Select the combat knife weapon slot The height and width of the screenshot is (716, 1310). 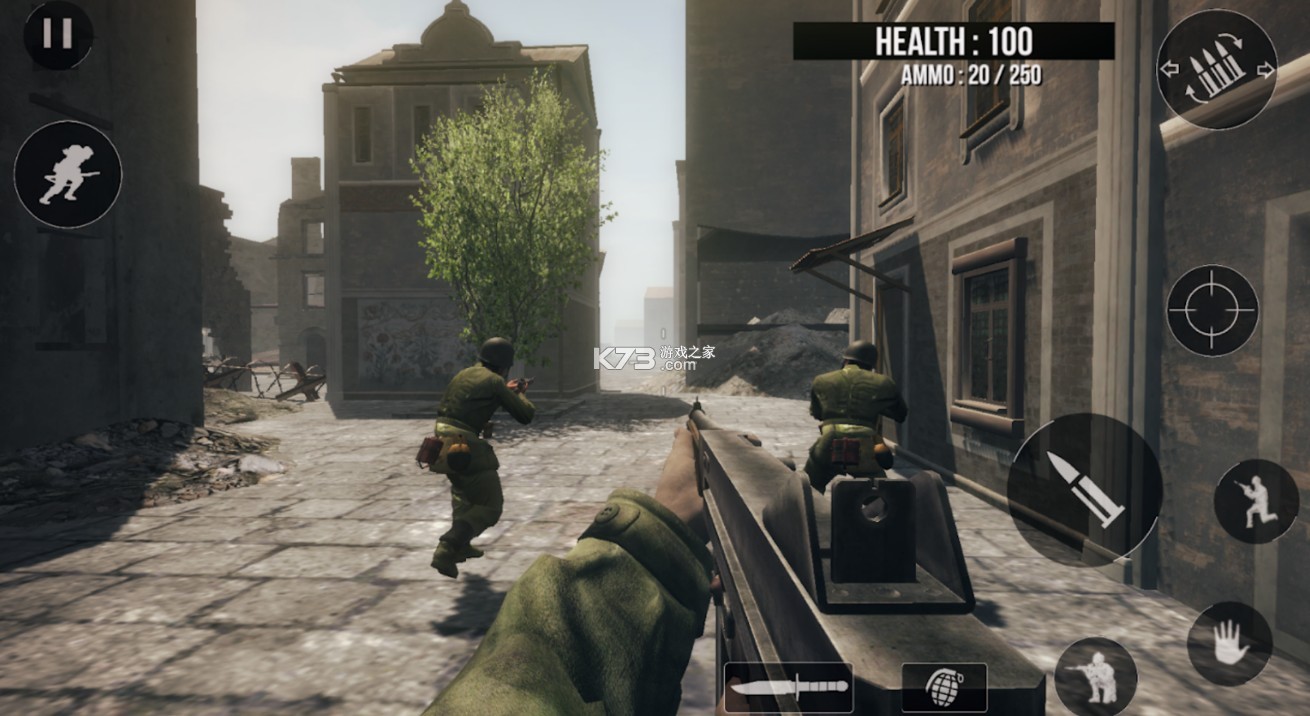pyautogui.click(x=788, y=687)
